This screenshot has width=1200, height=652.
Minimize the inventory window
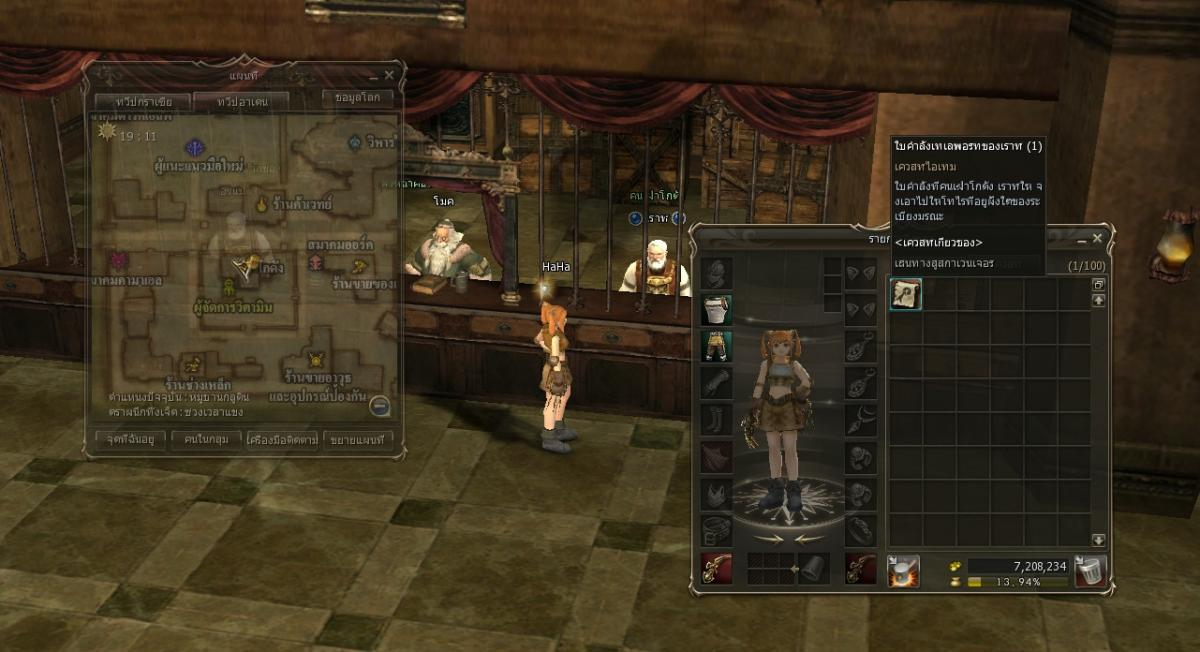(1082, 240)
